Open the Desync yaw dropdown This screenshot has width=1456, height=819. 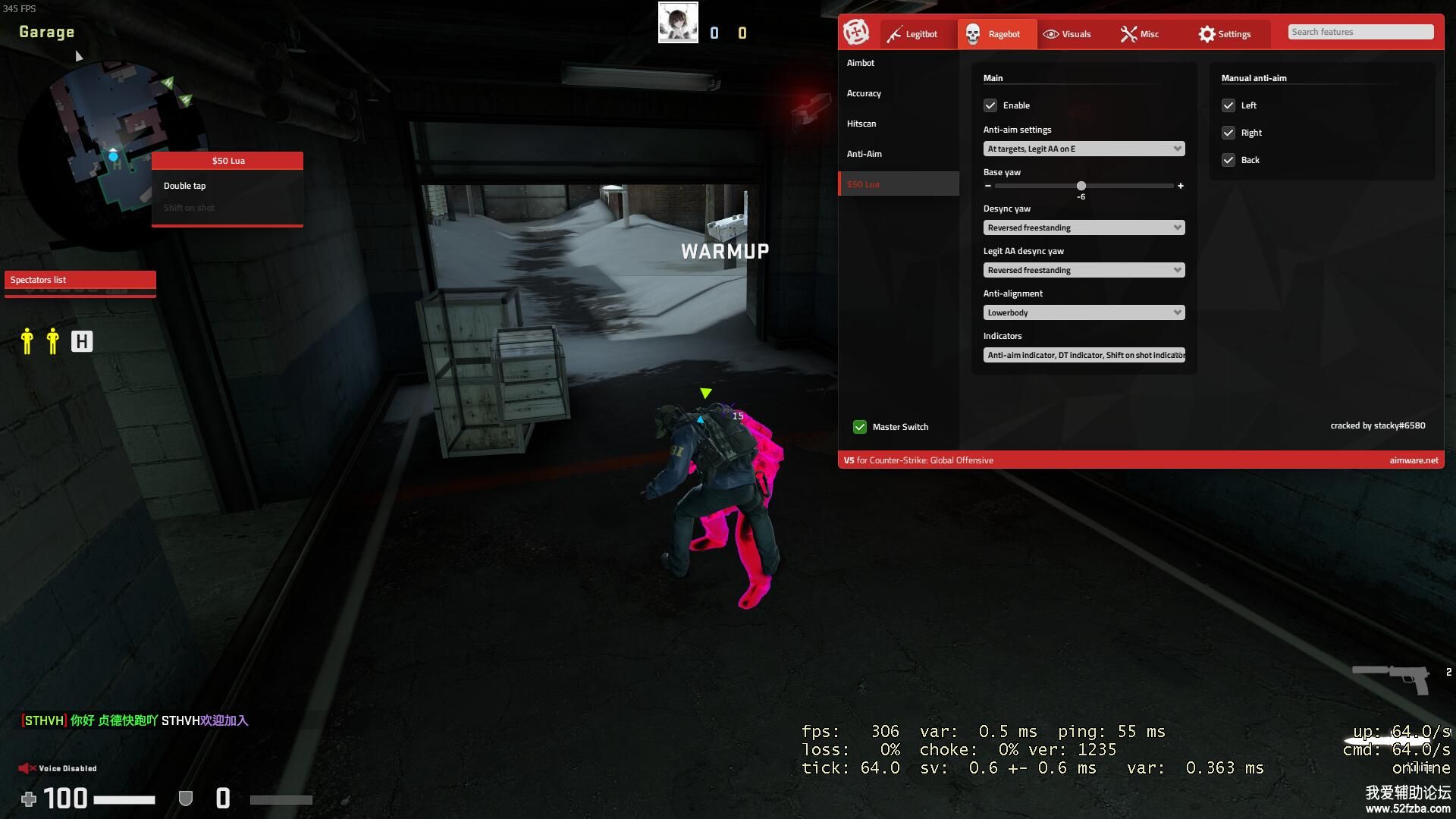point(1084,227)
